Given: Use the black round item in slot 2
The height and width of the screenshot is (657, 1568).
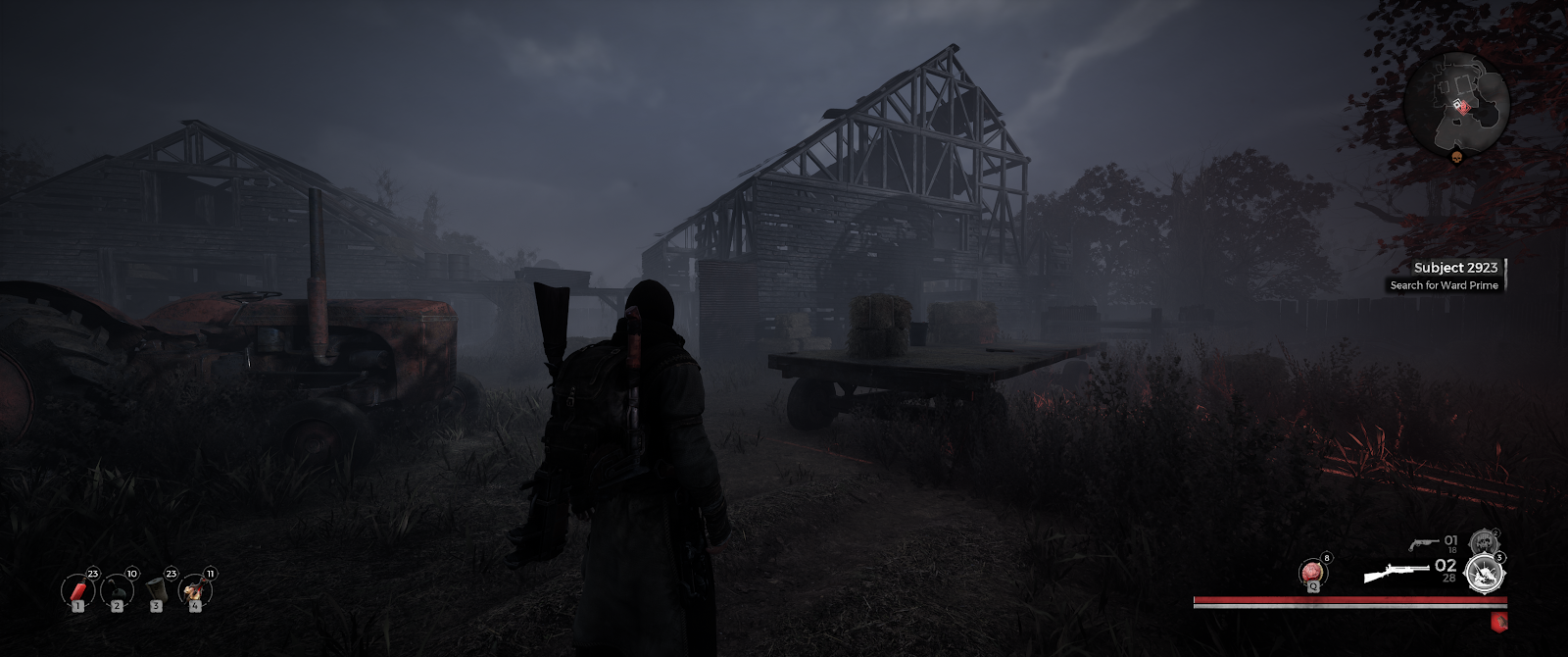Looking at the screenshot, I should tap(117, 590).
